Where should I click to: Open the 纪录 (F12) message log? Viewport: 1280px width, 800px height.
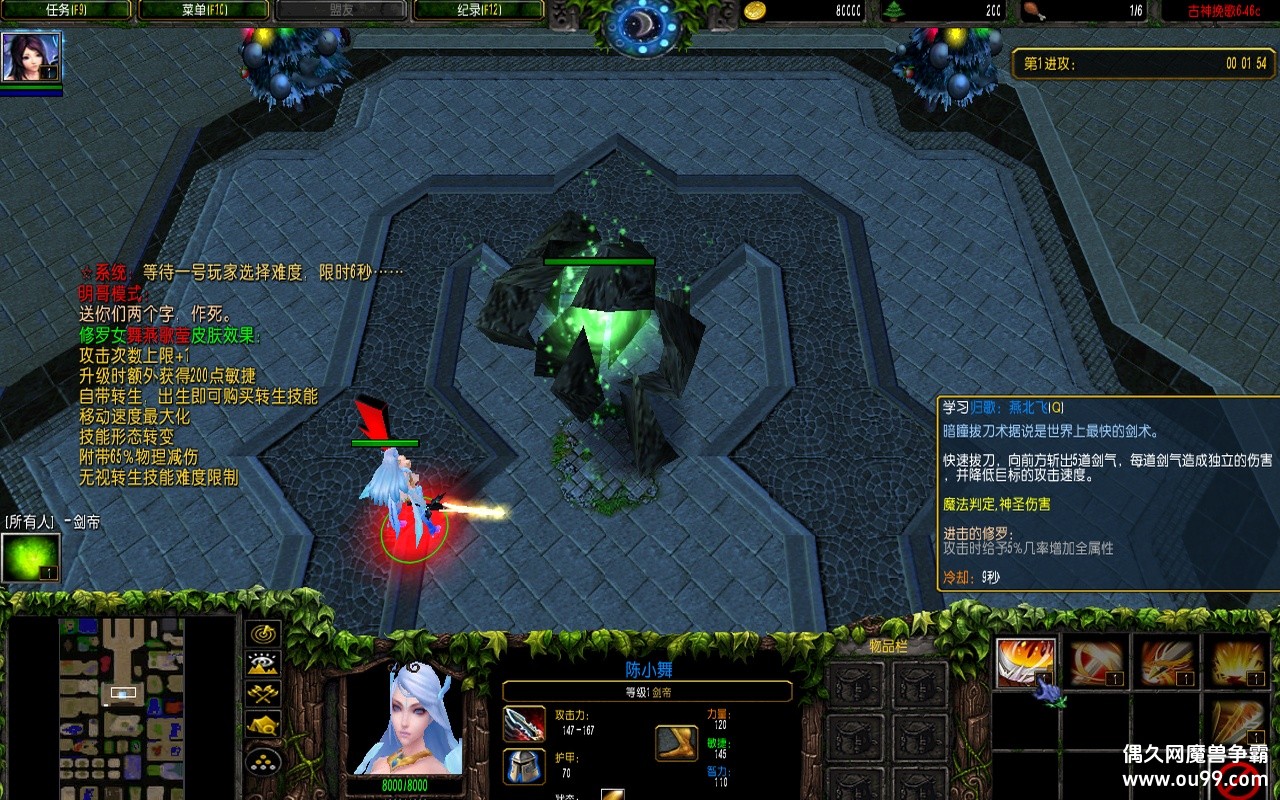(479, 10)
